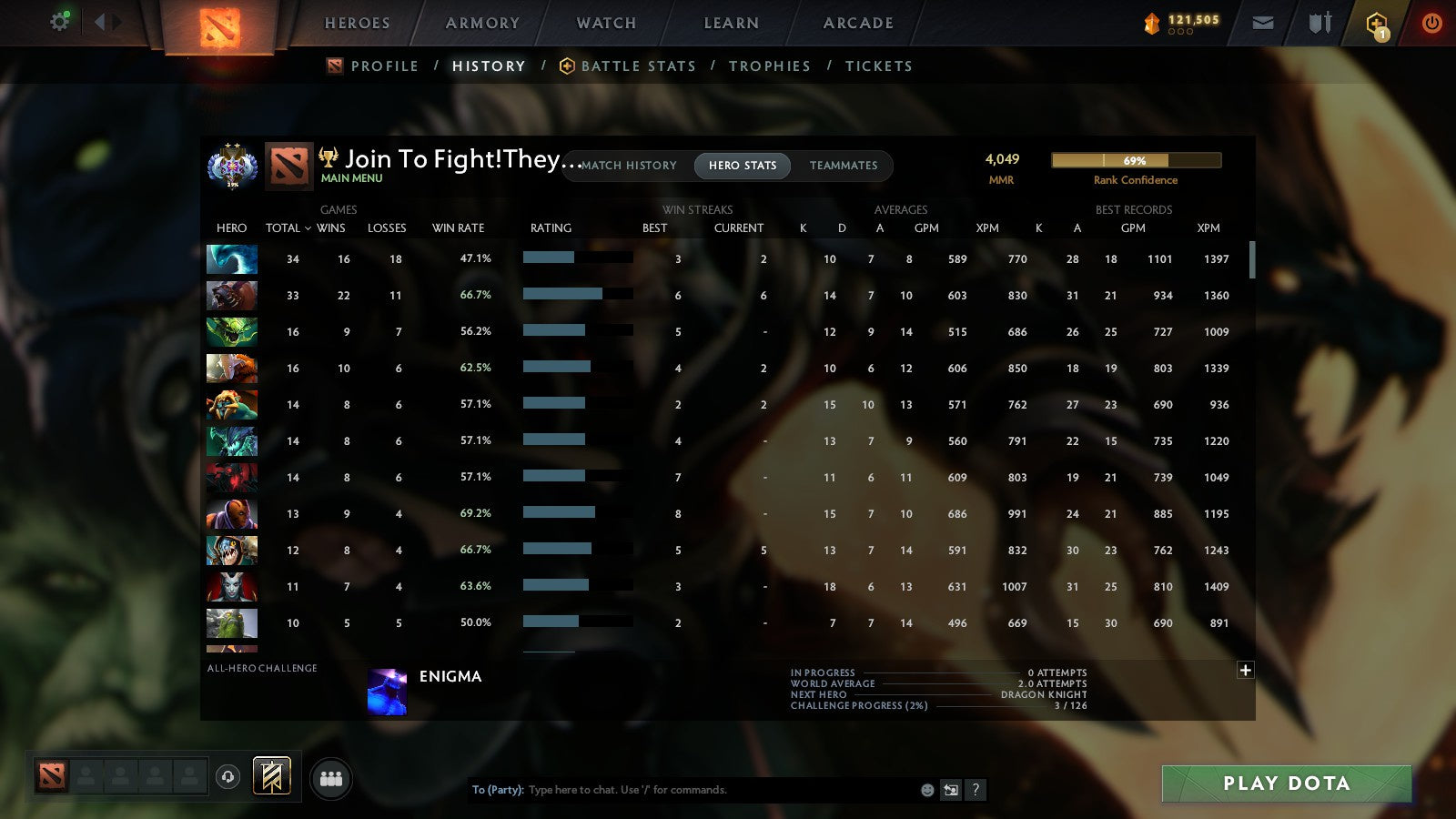Open the friends list people icon

click(331, 777)
